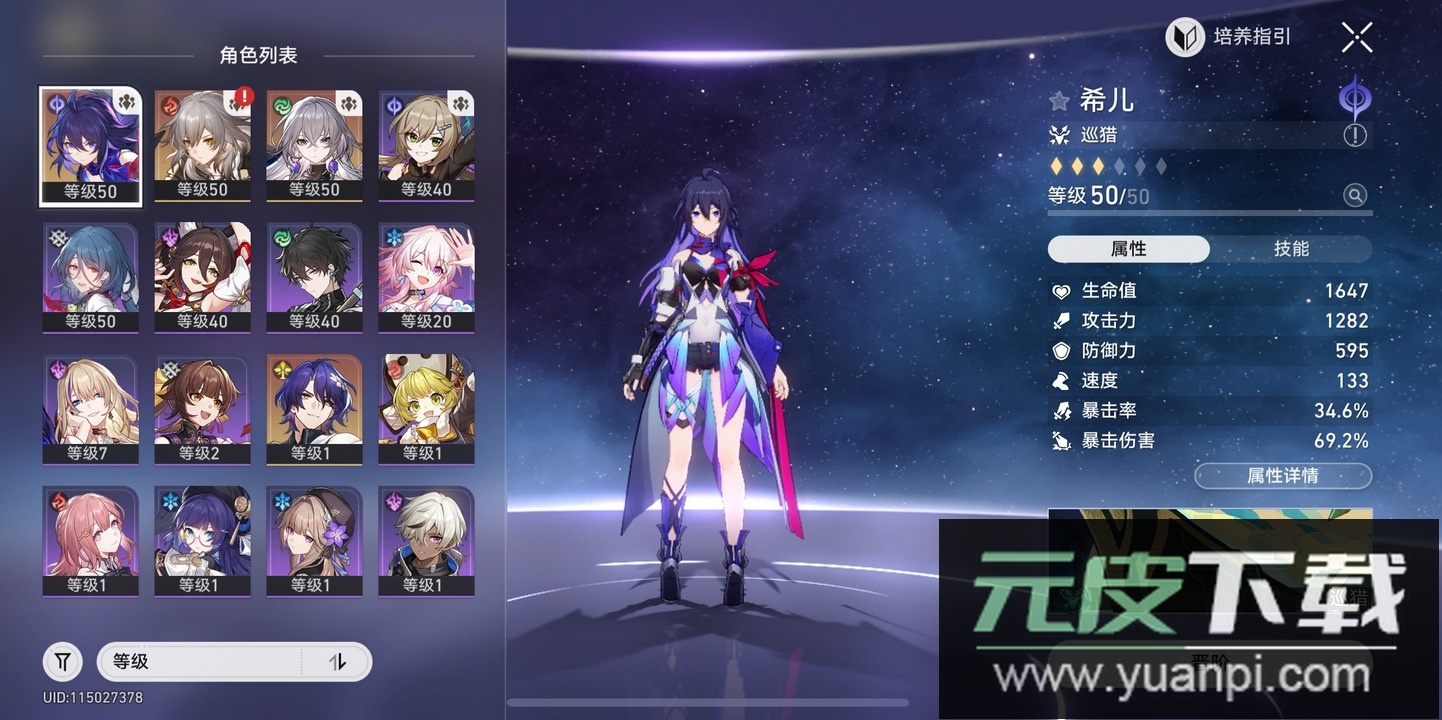Click the shield icon beside 防御力
1442x720 pixels.
pyautogui.click(x=1059, y=350)
